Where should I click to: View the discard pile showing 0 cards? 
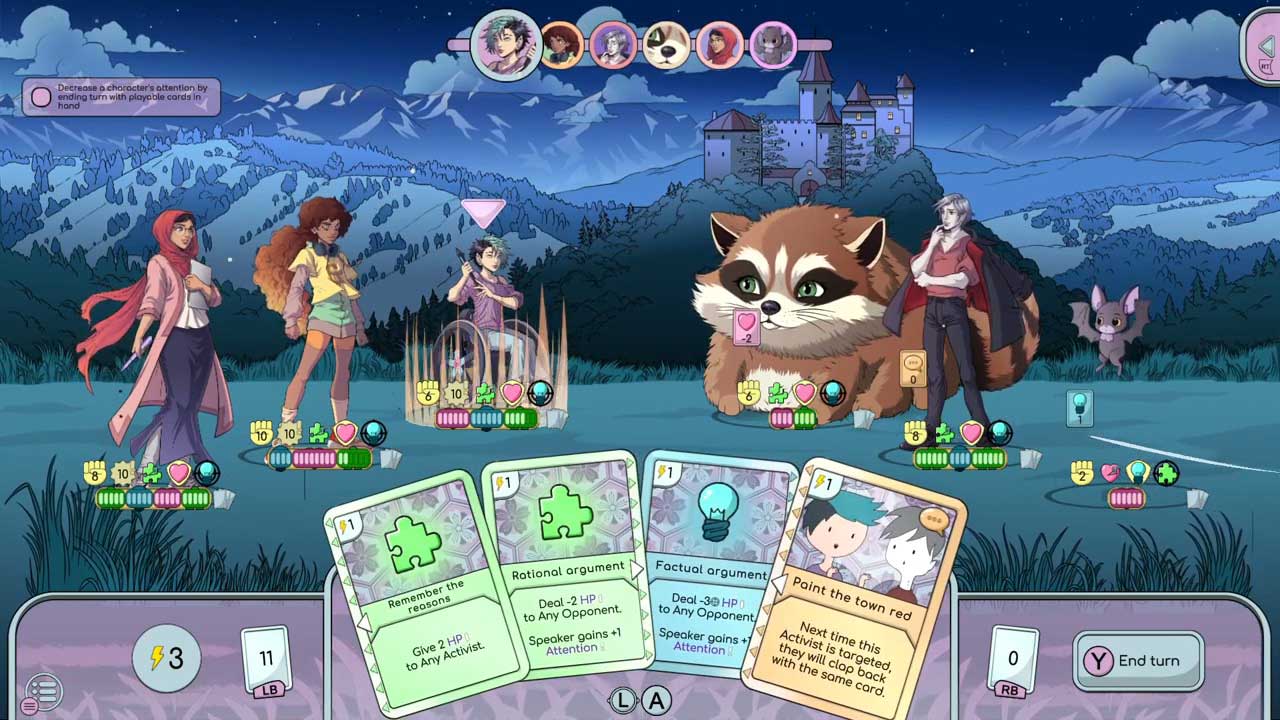pyautogui.click(x=1013, y=660)
